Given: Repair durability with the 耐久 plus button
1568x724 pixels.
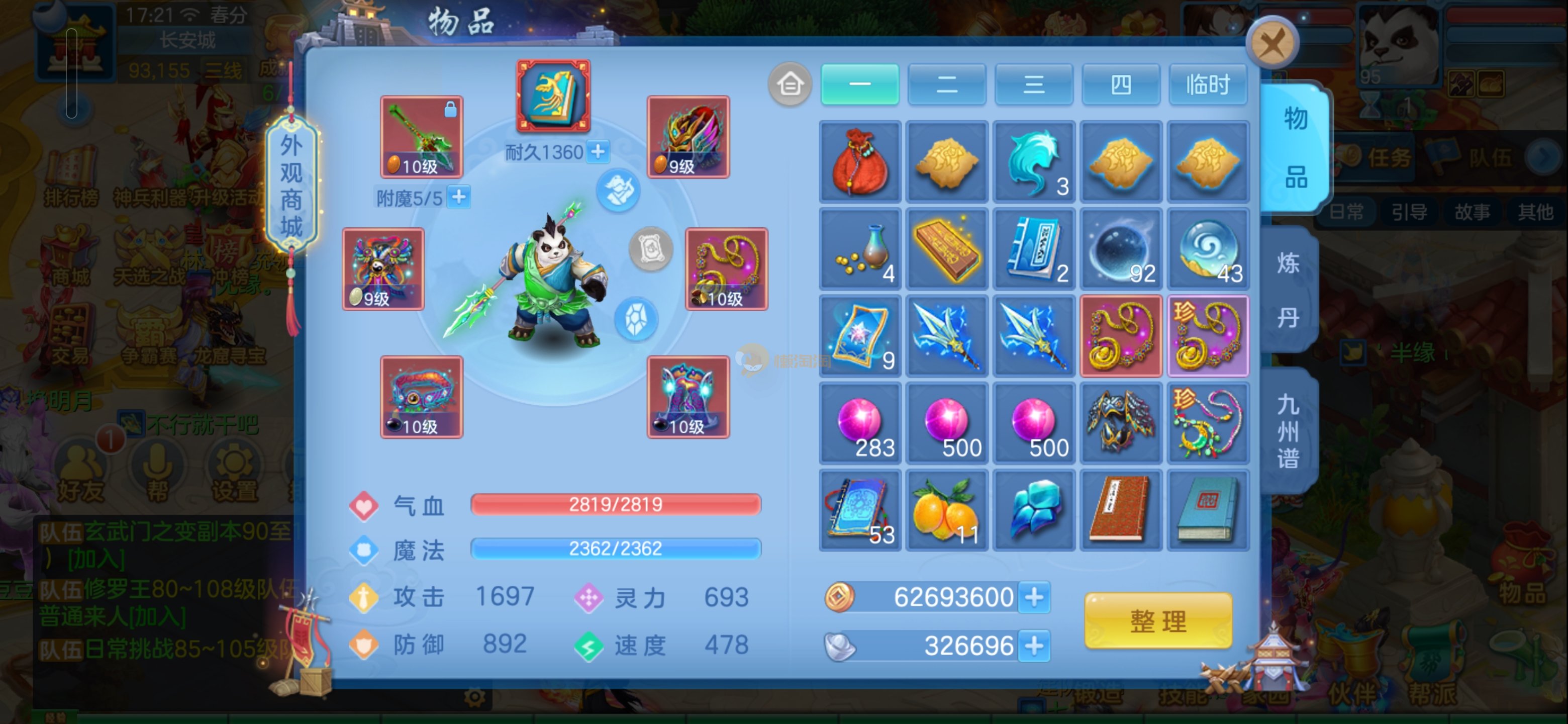Looking at the screenshot, I should [599, 152].
